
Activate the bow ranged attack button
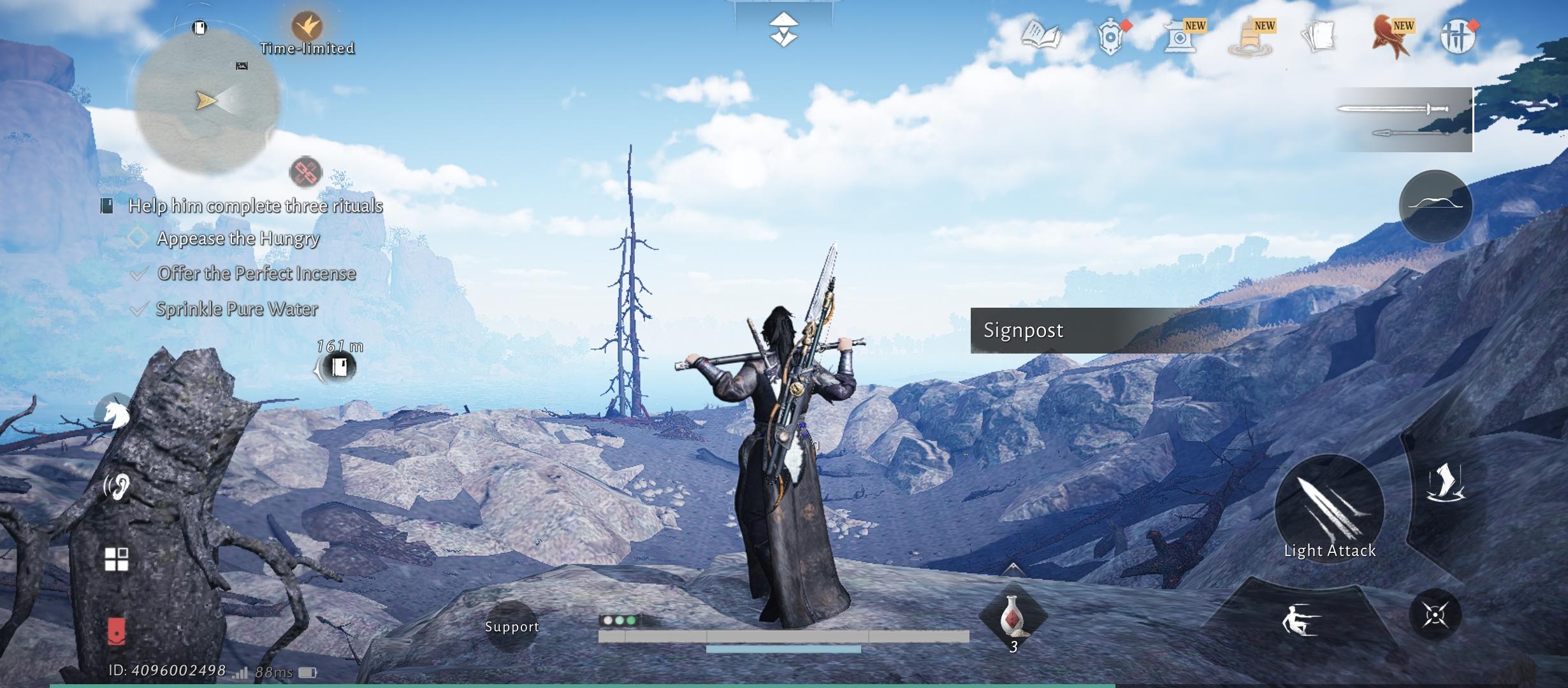[1435, 206]
